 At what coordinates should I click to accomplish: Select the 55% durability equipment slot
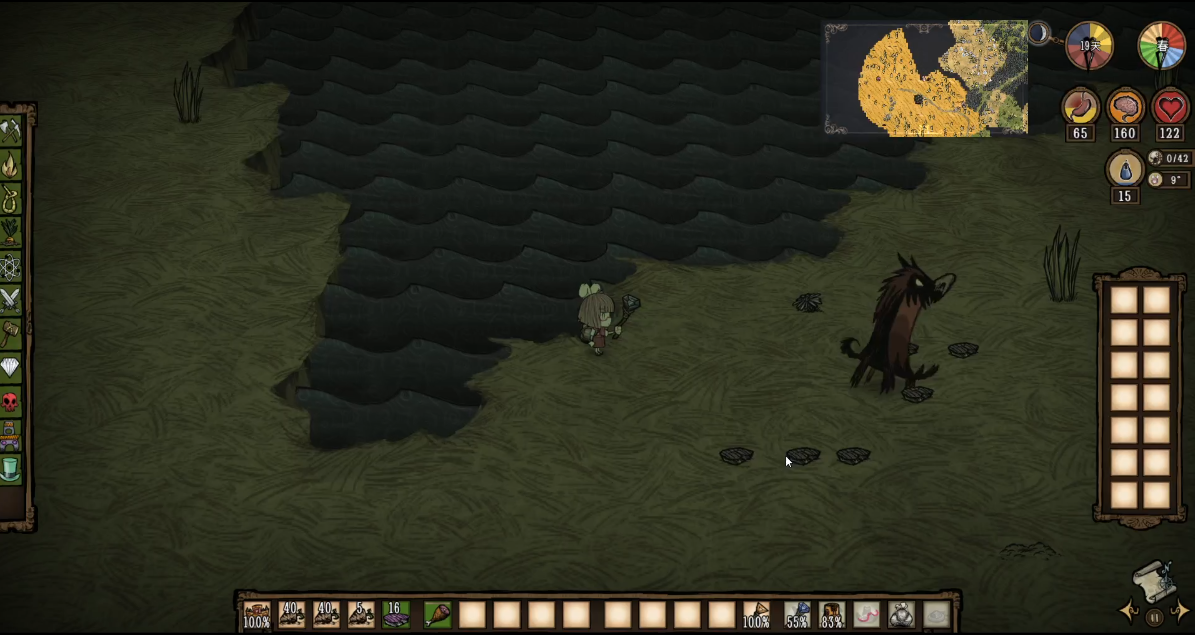(797, 614)
